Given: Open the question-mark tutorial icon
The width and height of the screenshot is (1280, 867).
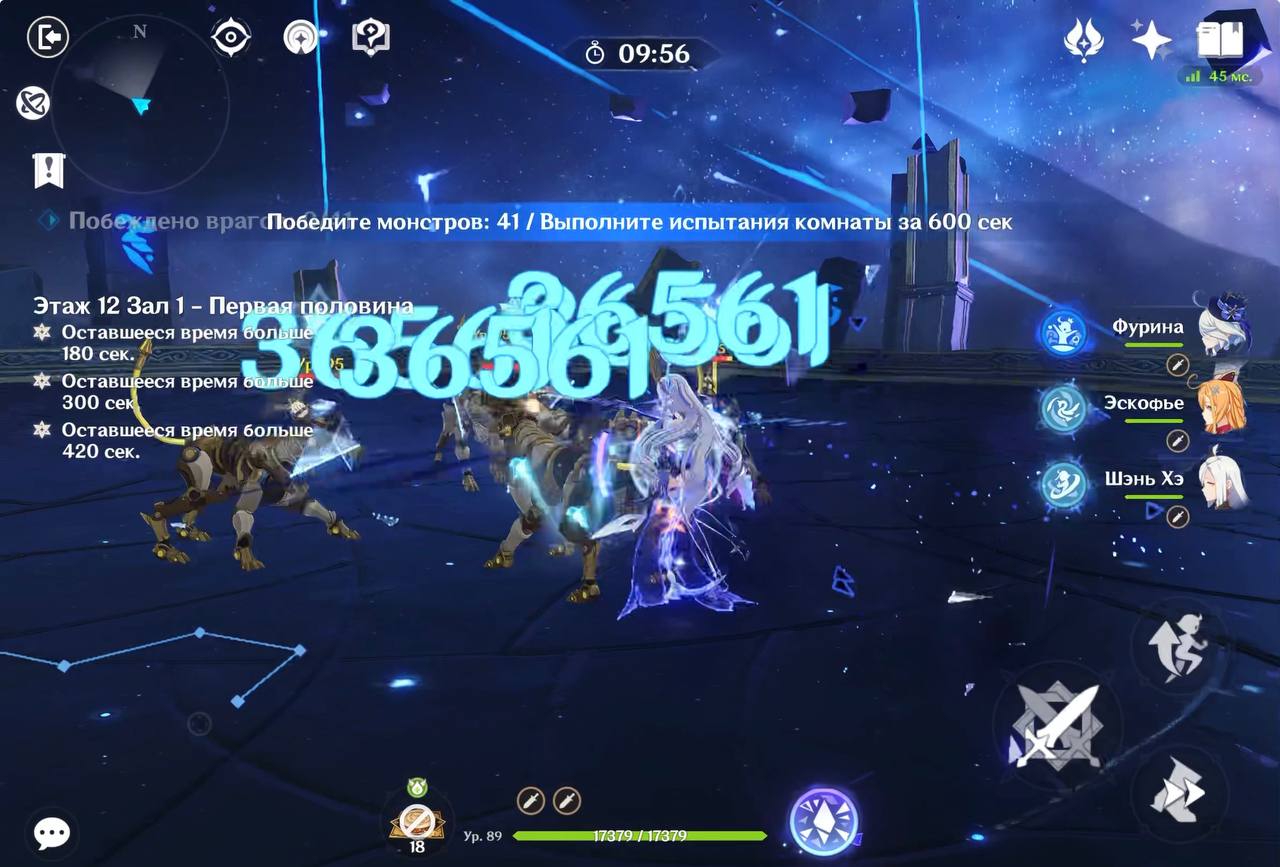Looking at the screenshot, I should (371, 38).
